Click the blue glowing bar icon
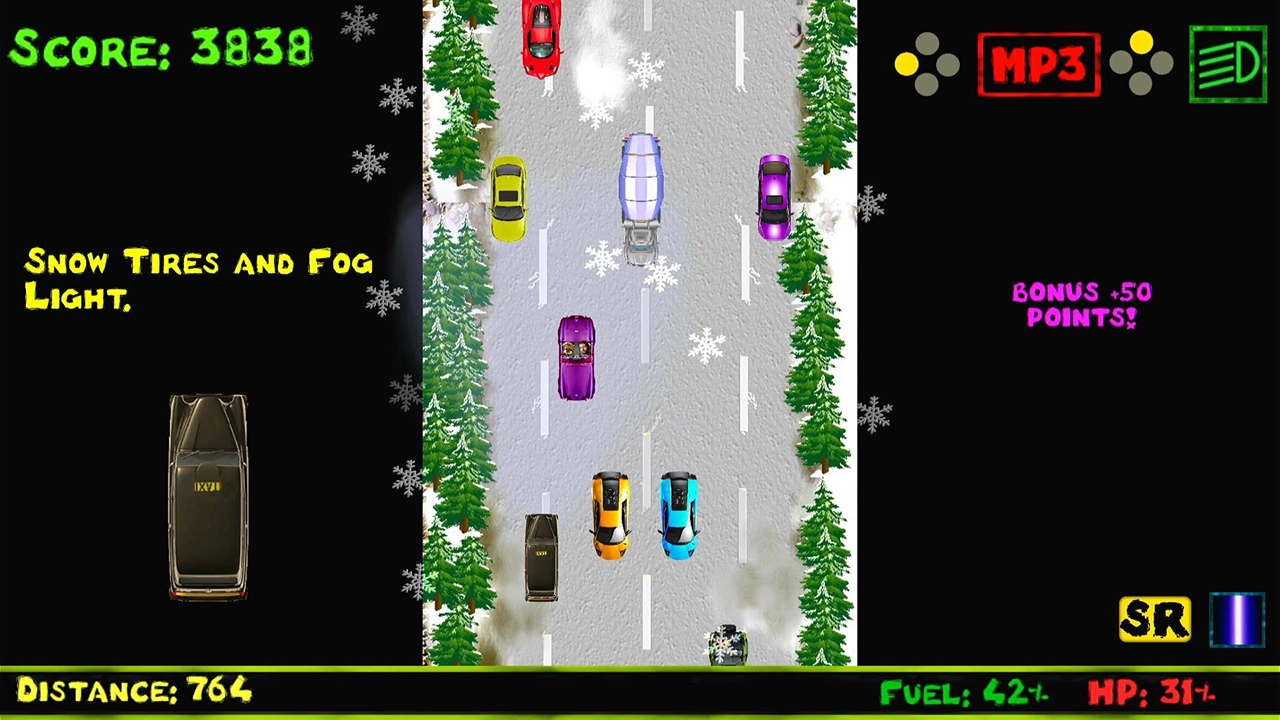This screenshot has width=1280, height=720. pyautogui.click(x=1237, y=620)
